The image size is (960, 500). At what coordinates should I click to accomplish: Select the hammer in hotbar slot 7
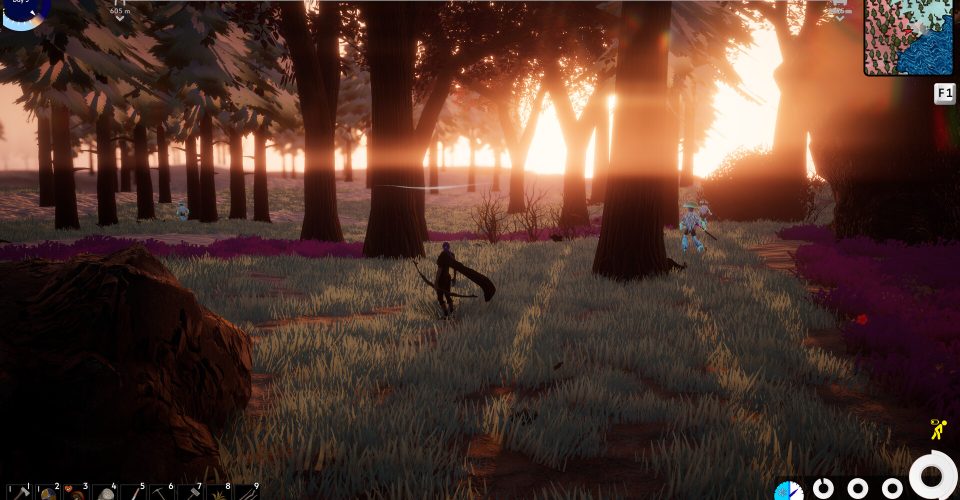[190, 492]
